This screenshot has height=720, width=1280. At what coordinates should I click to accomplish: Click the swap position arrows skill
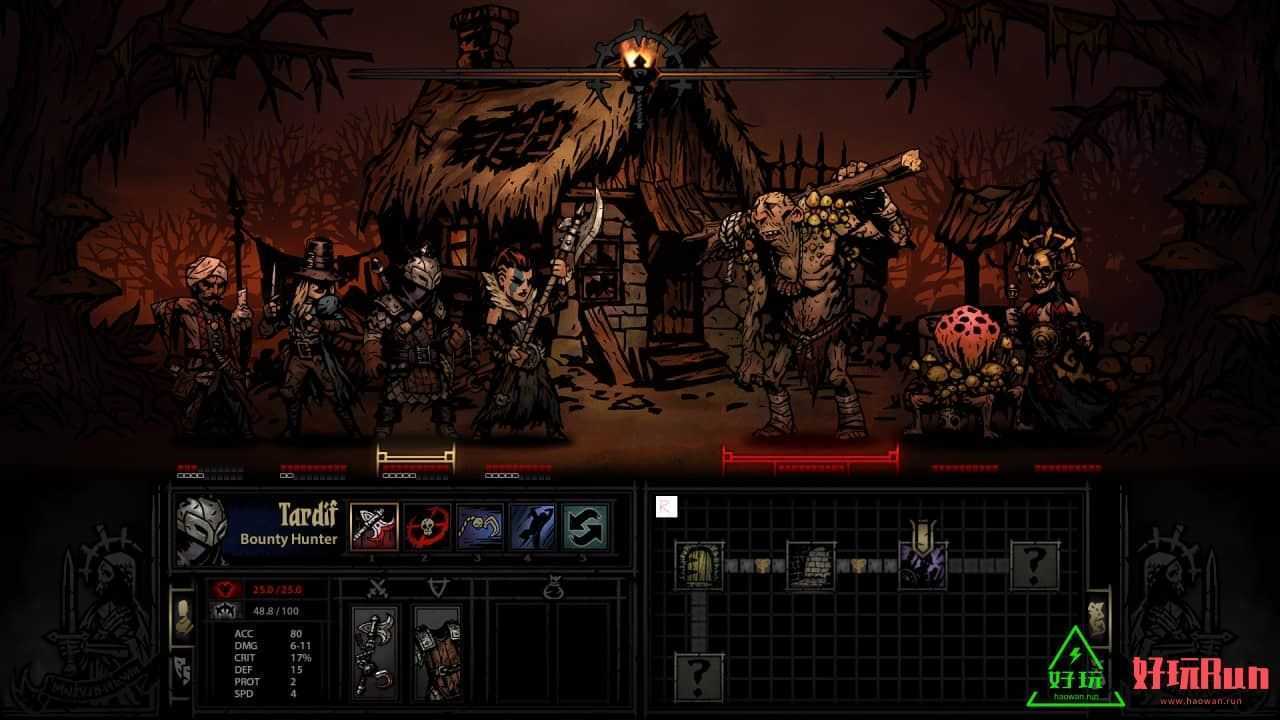(586, 527)
